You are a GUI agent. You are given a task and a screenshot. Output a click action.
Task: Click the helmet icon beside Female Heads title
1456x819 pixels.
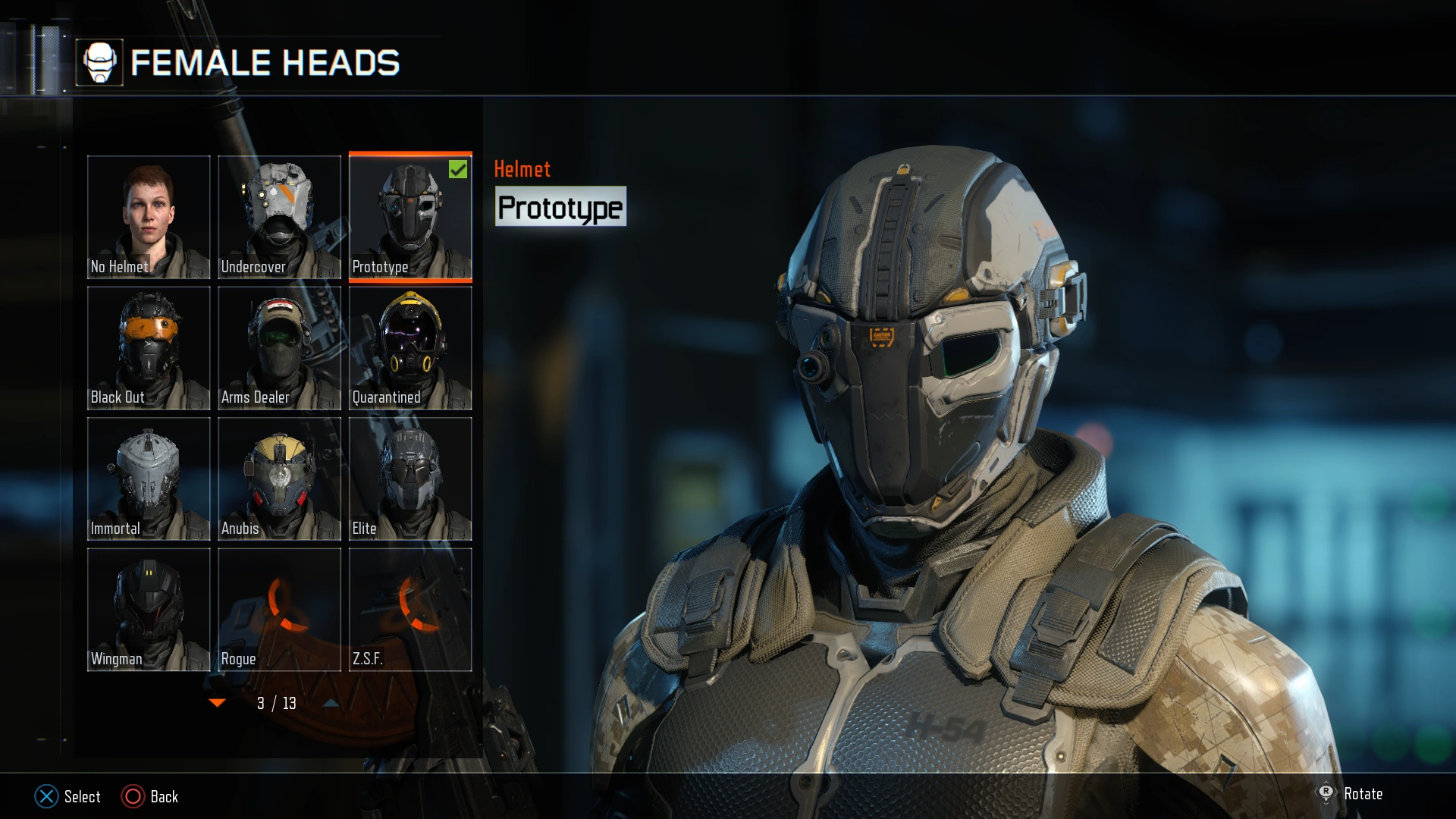click(x=102, y=62)
